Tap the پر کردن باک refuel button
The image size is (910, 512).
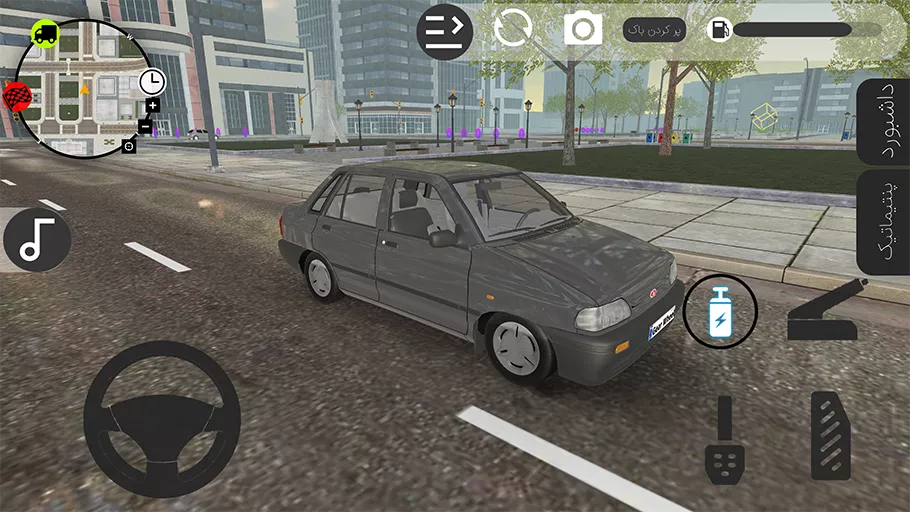(x=655, y=30)
